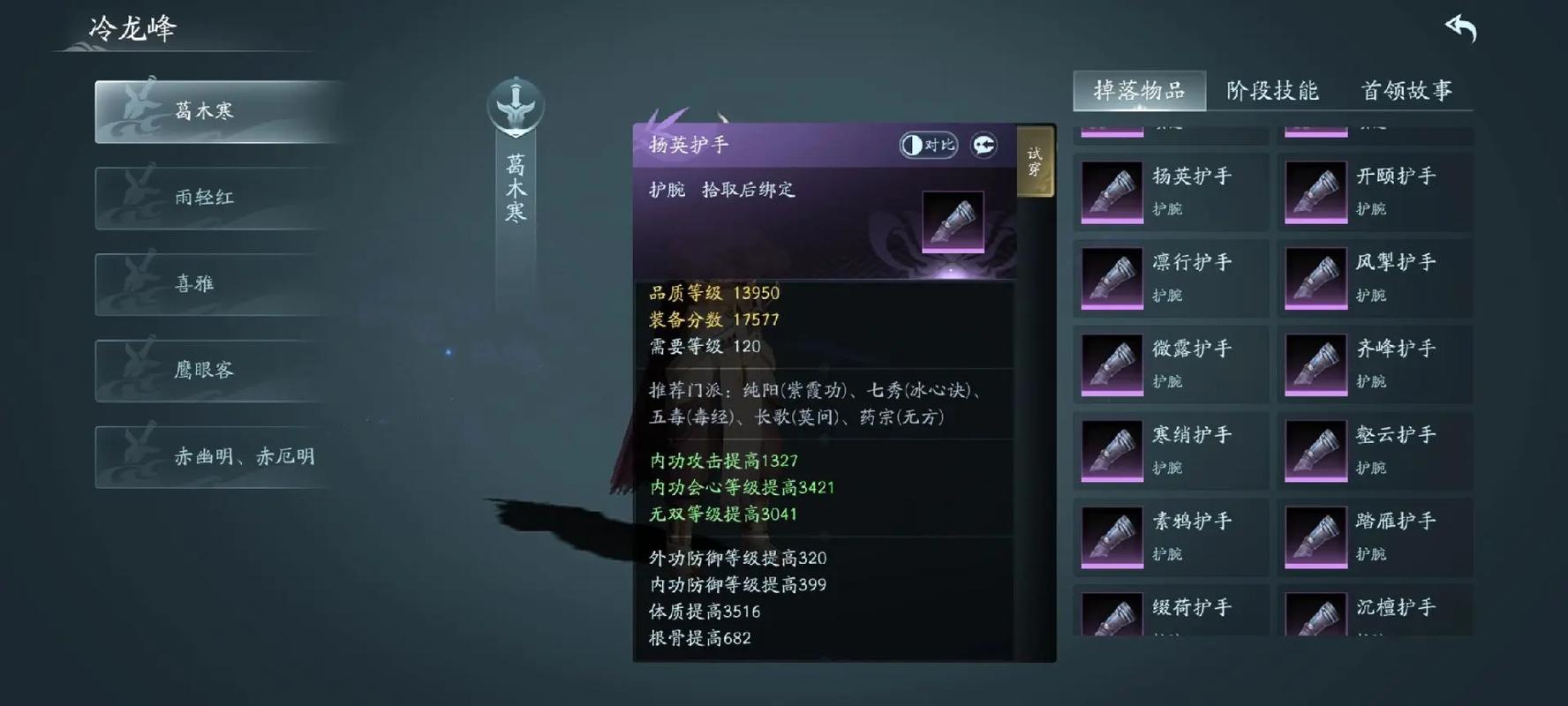Select the 开颐护手 drop item icon

[1315, 191]
